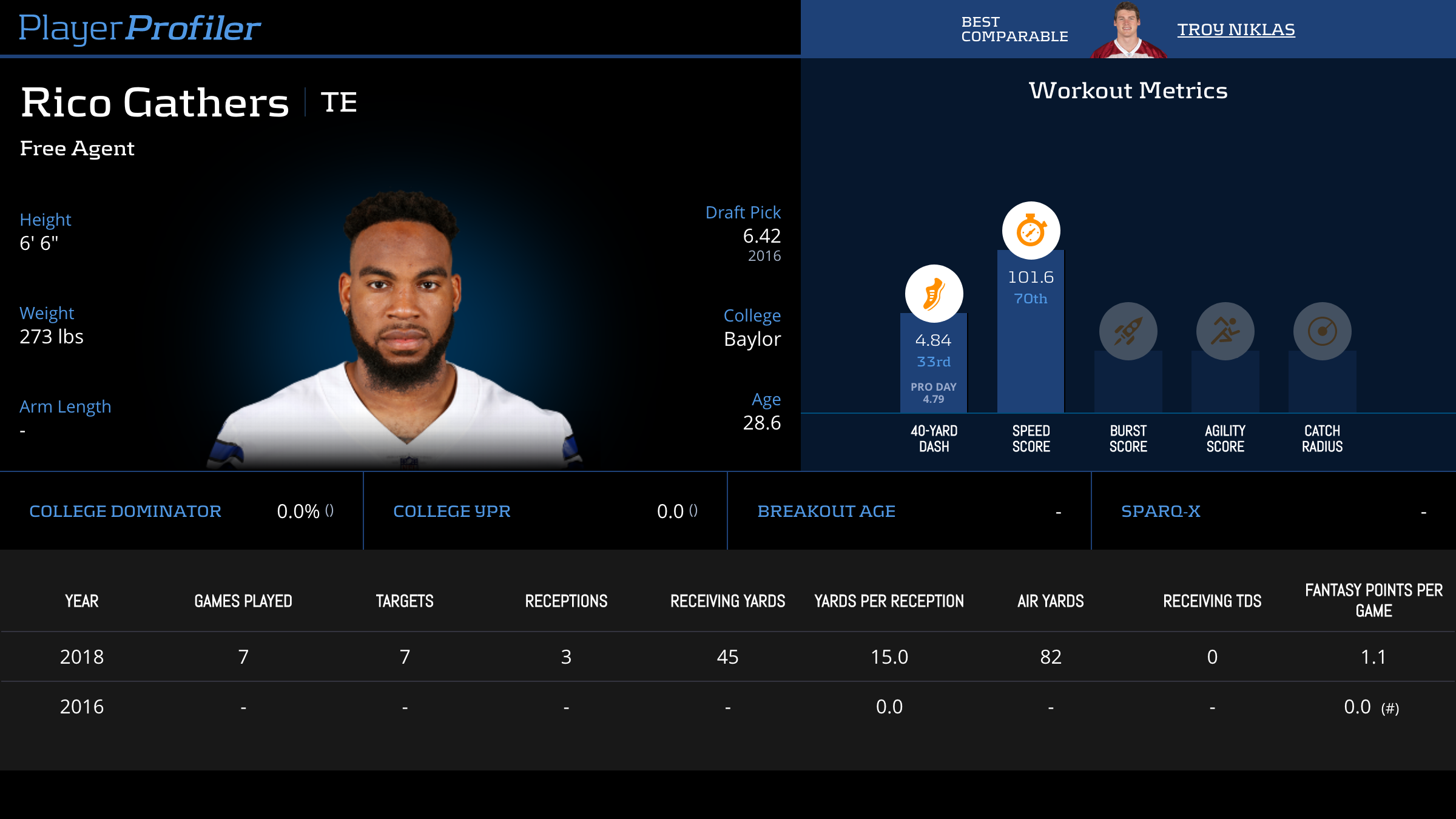The image size is (1456, 819).
Task: Open the Troy Niklas comparable player link
Action: click(x=1236, y=29)
